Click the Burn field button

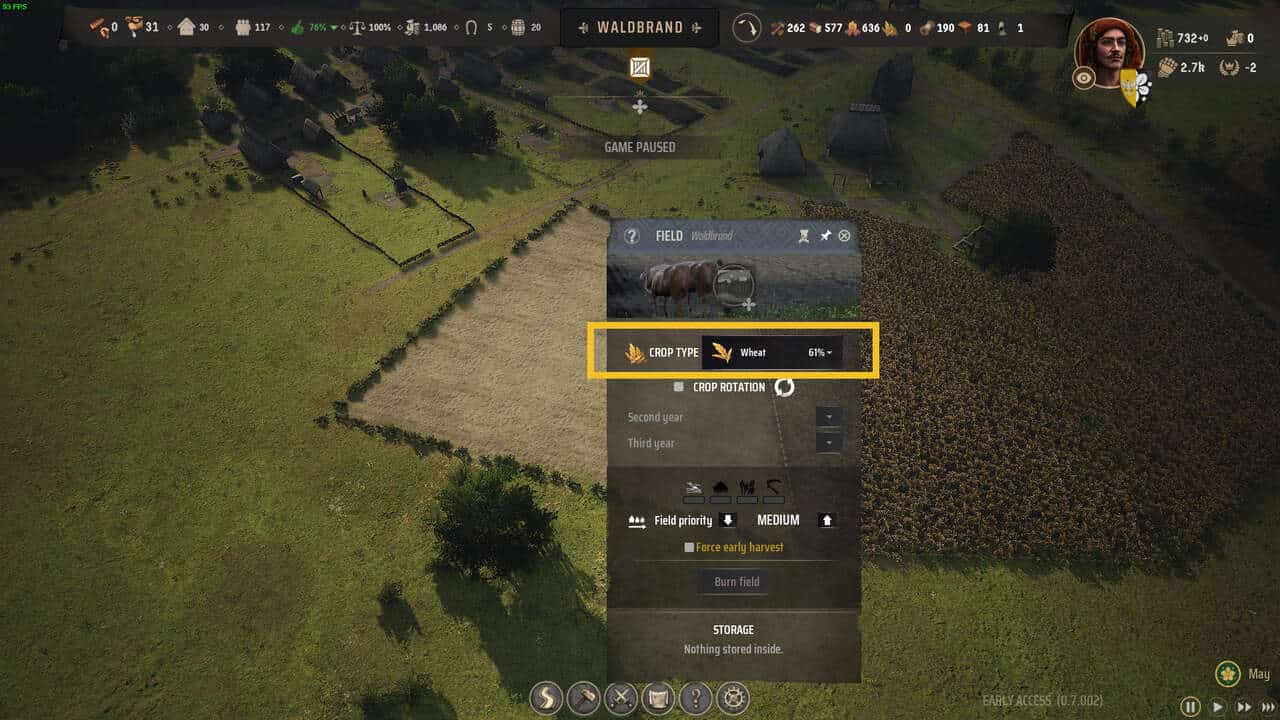point(736,582)
